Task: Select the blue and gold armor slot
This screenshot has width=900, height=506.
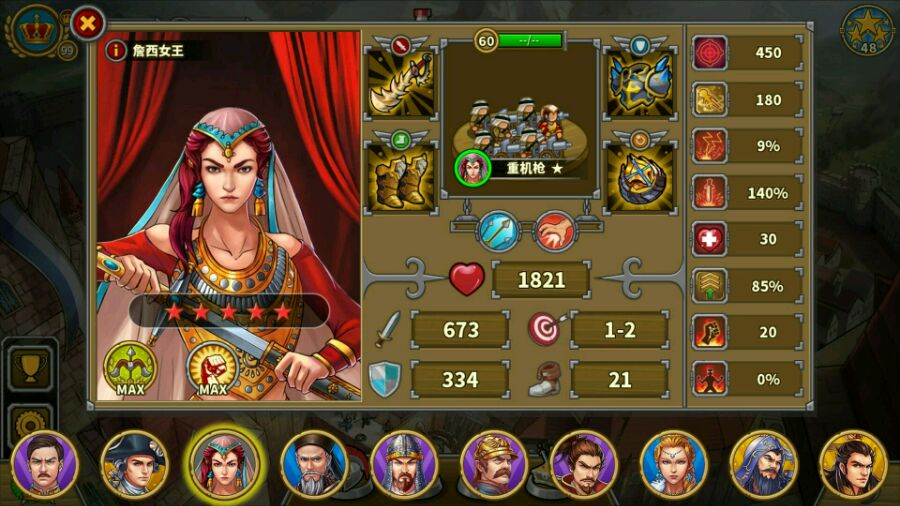Action: click(640, 82)
